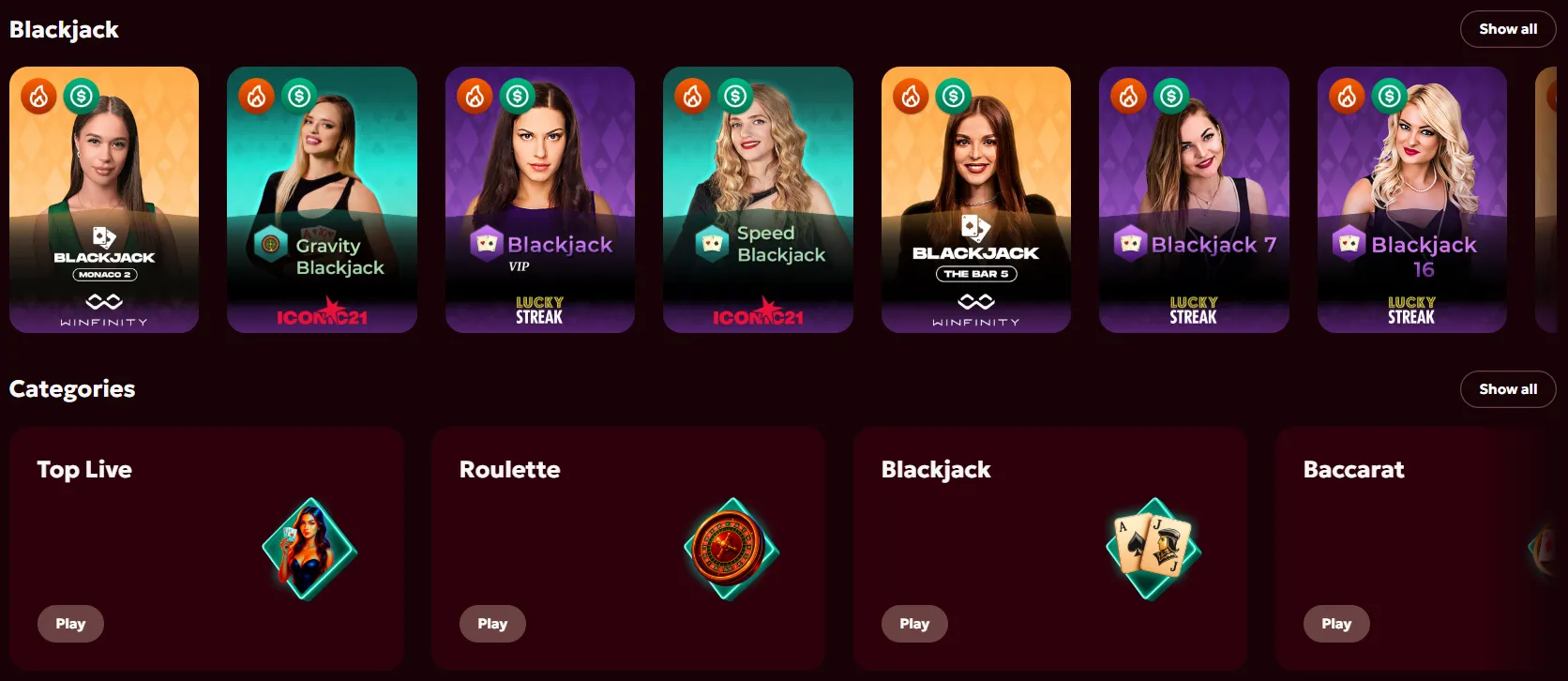Click the dollar badge on Blackjack 16
Viewport: 1568px width, 681px height.
pos(1390,95)
